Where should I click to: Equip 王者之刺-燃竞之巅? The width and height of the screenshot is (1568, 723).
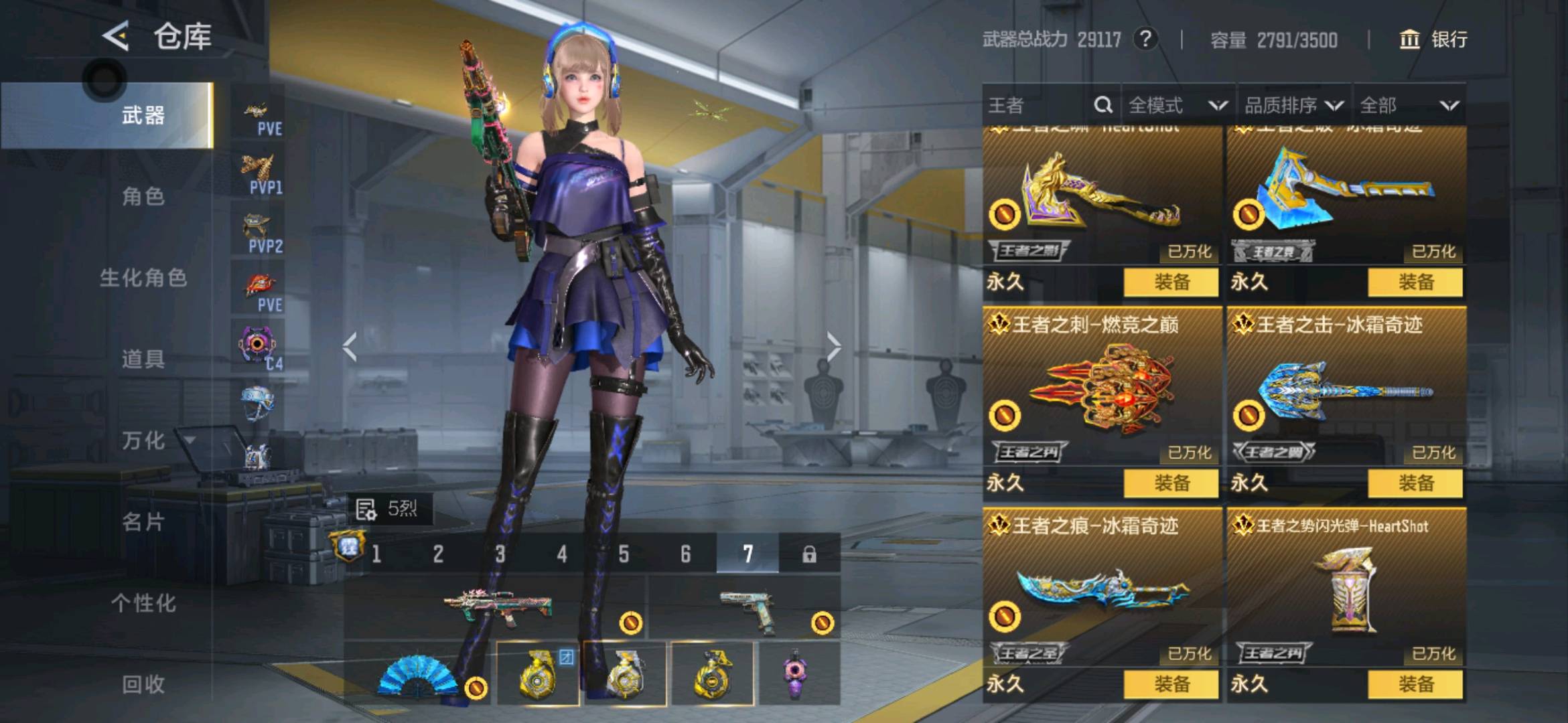pyautogui.click(x=1171, y=483)
